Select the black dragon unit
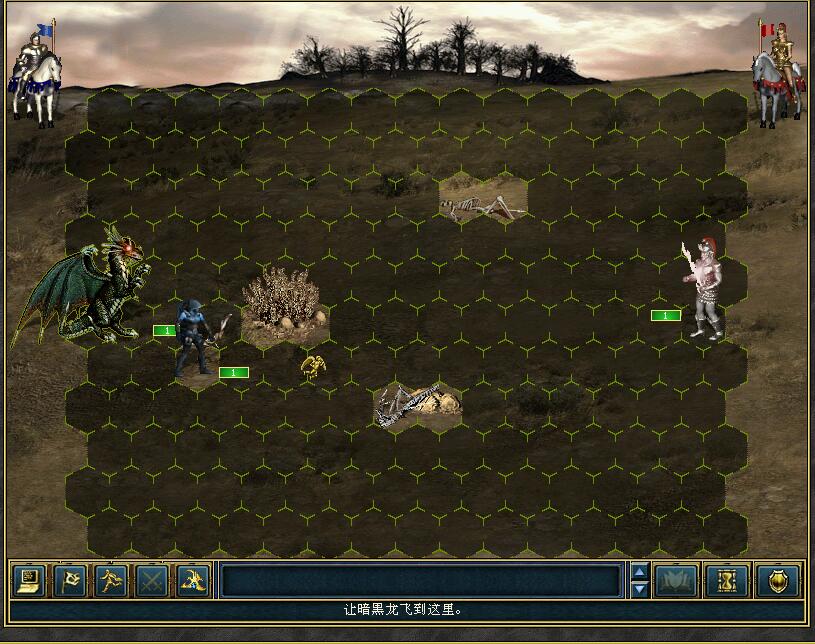Image resolution: width=815 pixels, height=644 pixels. (90, 288)
